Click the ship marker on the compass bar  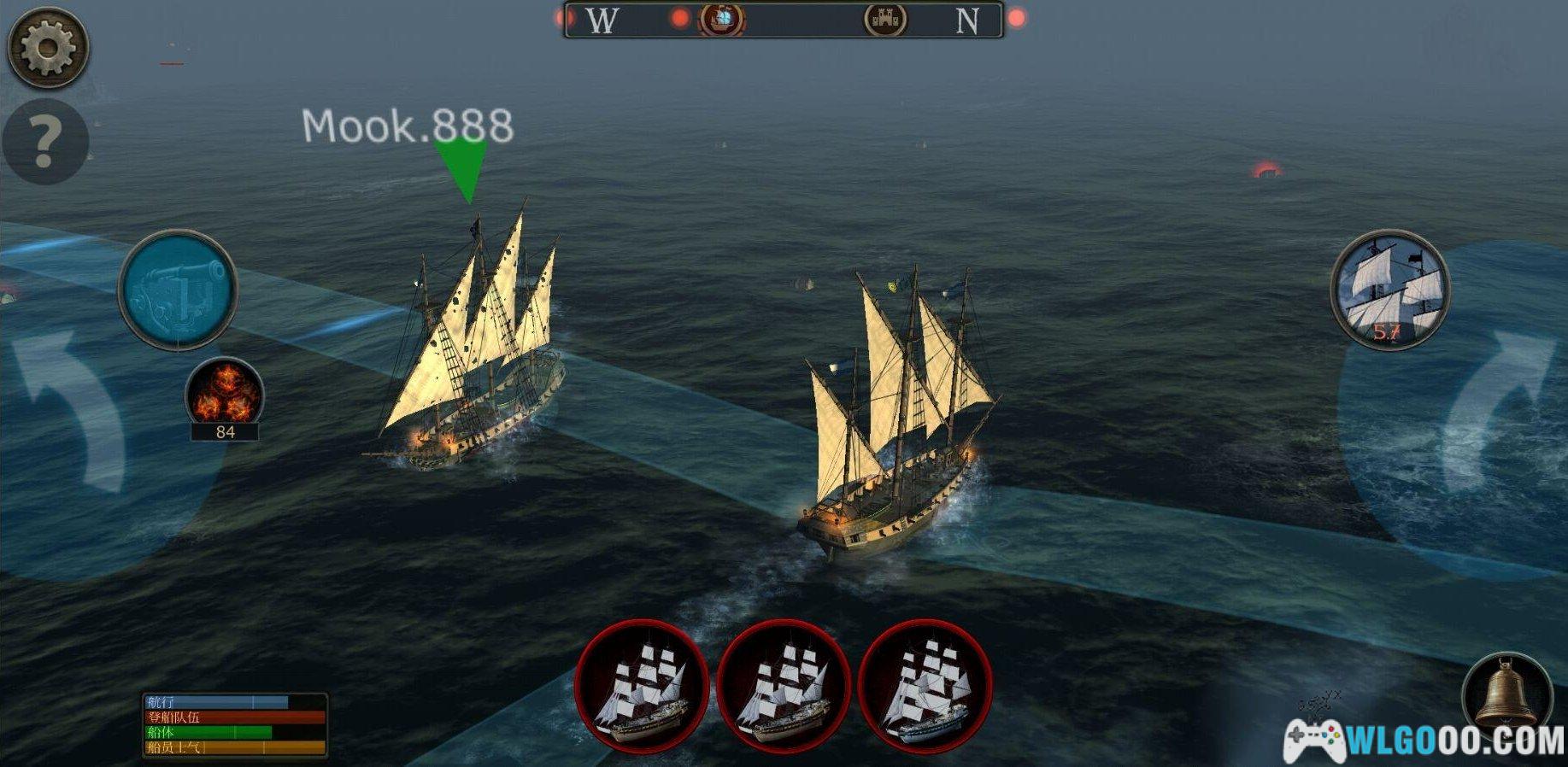(722, 19)
